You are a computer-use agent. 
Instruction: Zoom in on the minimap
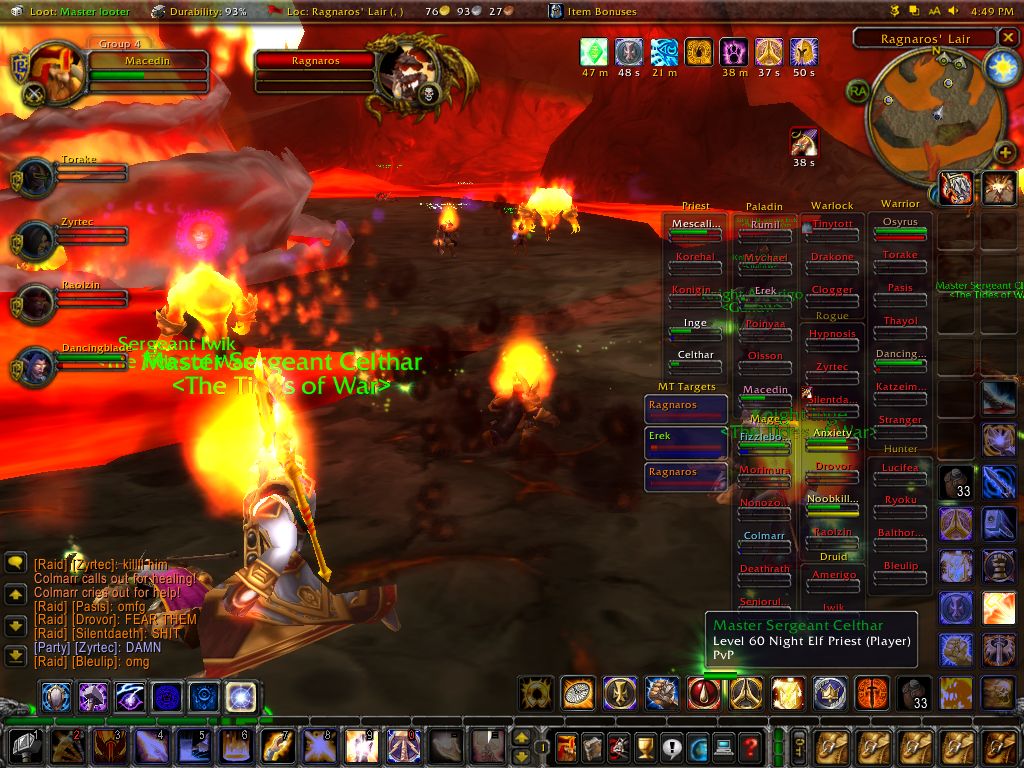(x=1004, y=153)
